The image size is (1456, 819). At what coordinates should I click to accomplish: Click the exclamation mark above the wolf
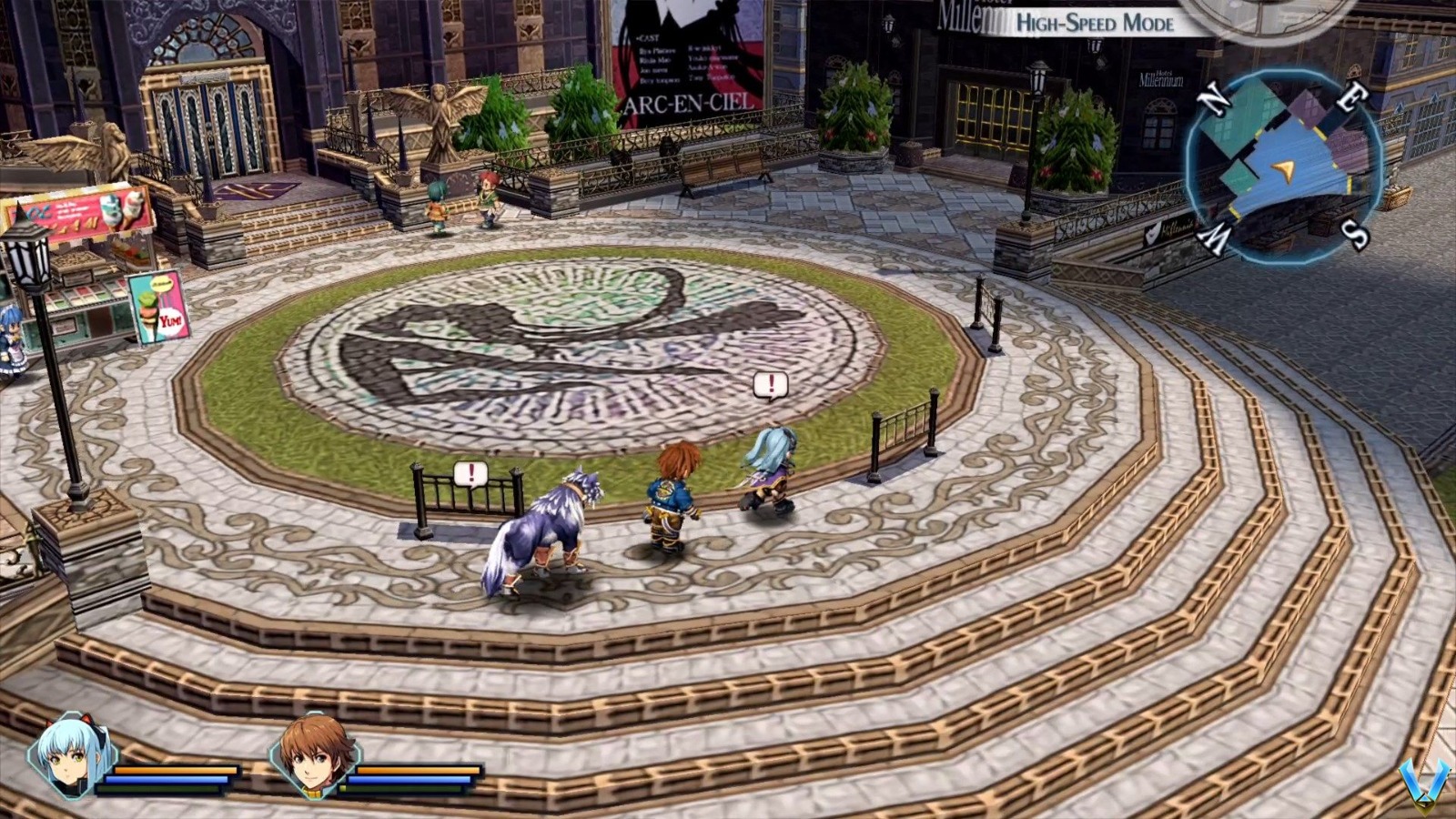click(x=470, y=473)
